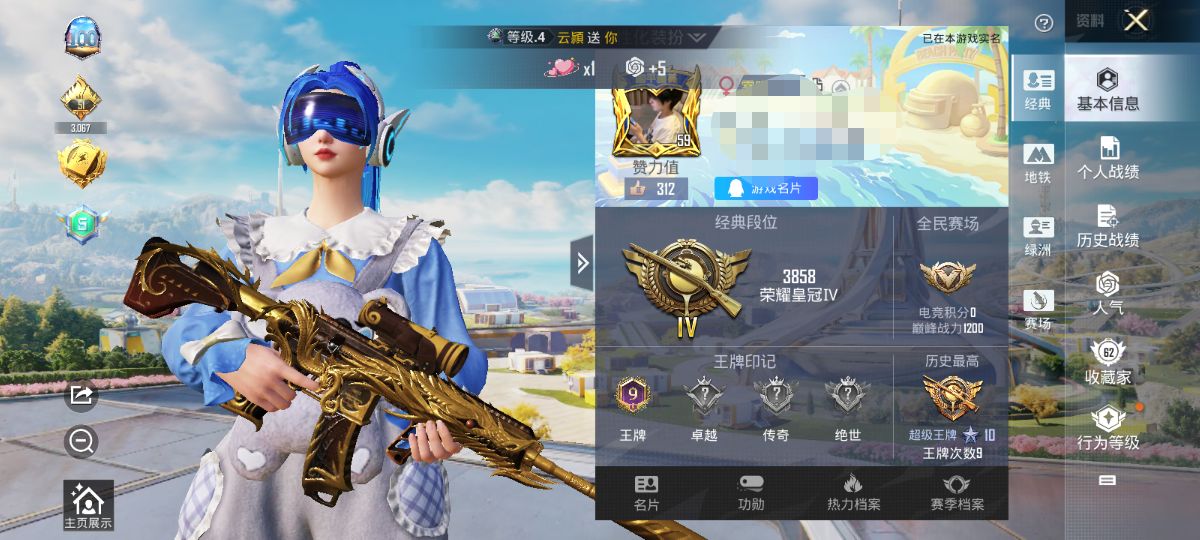The width and height of the screenshot is (1200, 540).
Task: Switch to the 地铁 metro mode tab
Action: (1038, 163)
